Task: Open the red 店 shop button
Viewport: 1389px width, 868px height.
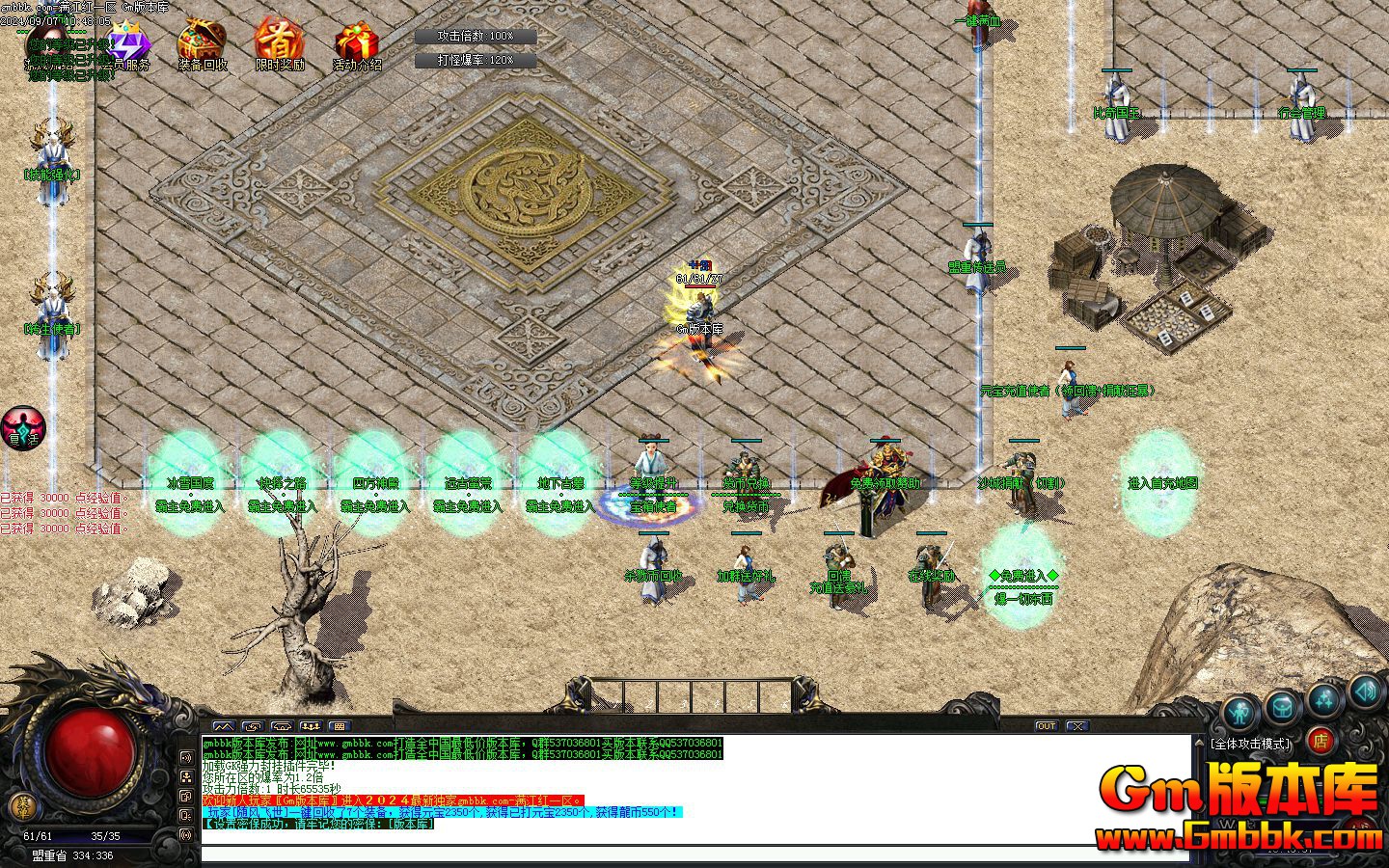Action: pyautogui.click(x=1321, y=741)
